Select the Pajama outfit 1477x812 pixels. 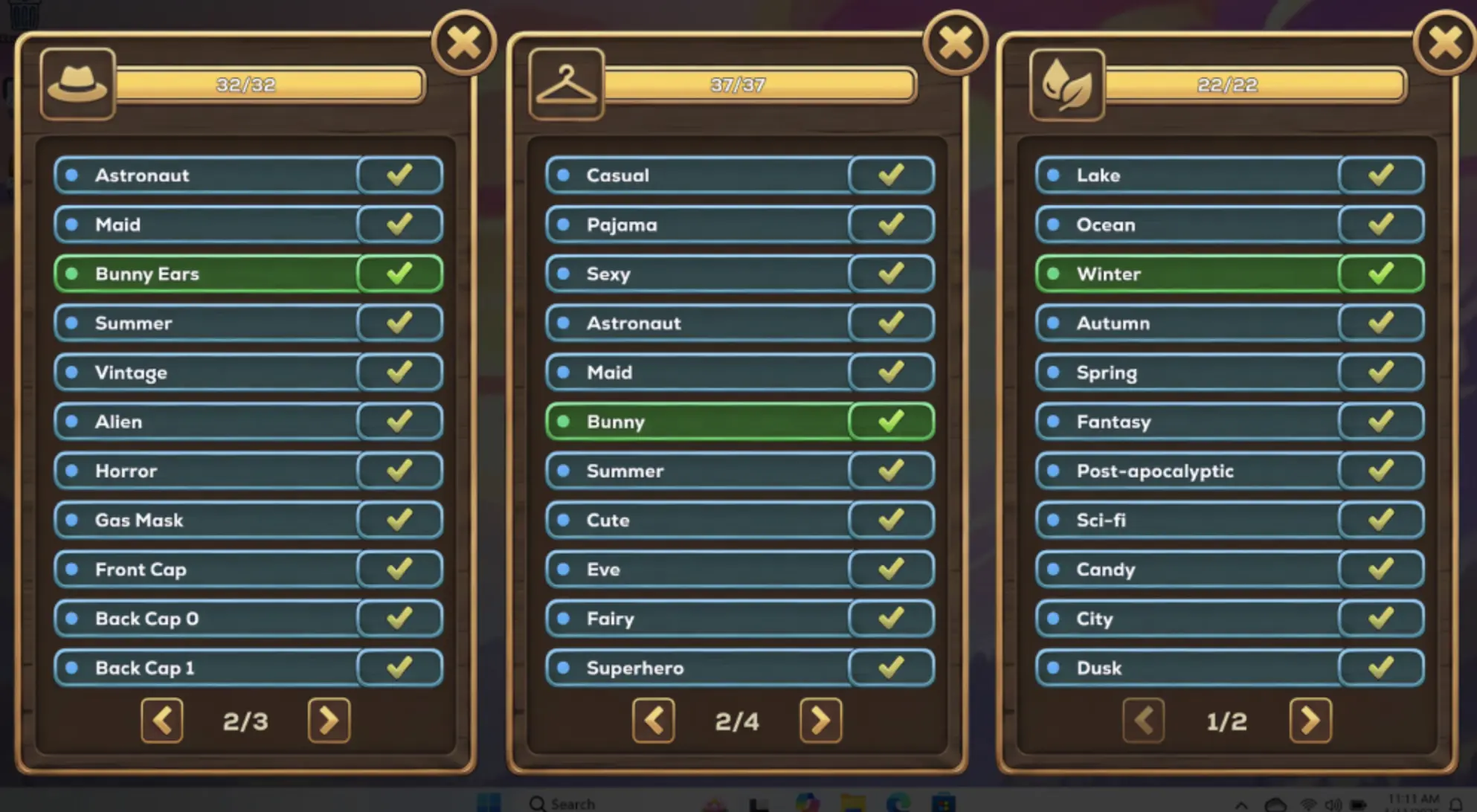[x=699, y=225]
